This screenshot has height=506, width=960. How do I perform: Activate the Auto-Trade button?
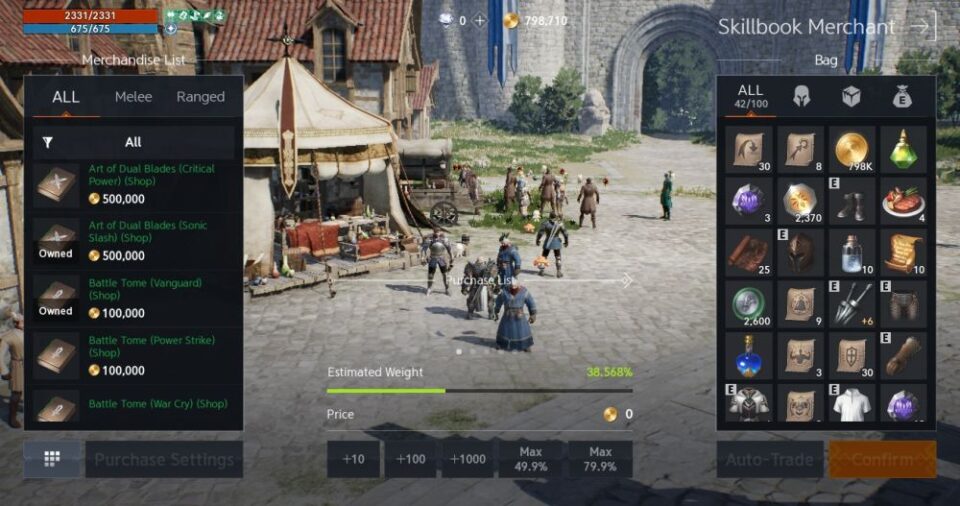pos(770,460)
